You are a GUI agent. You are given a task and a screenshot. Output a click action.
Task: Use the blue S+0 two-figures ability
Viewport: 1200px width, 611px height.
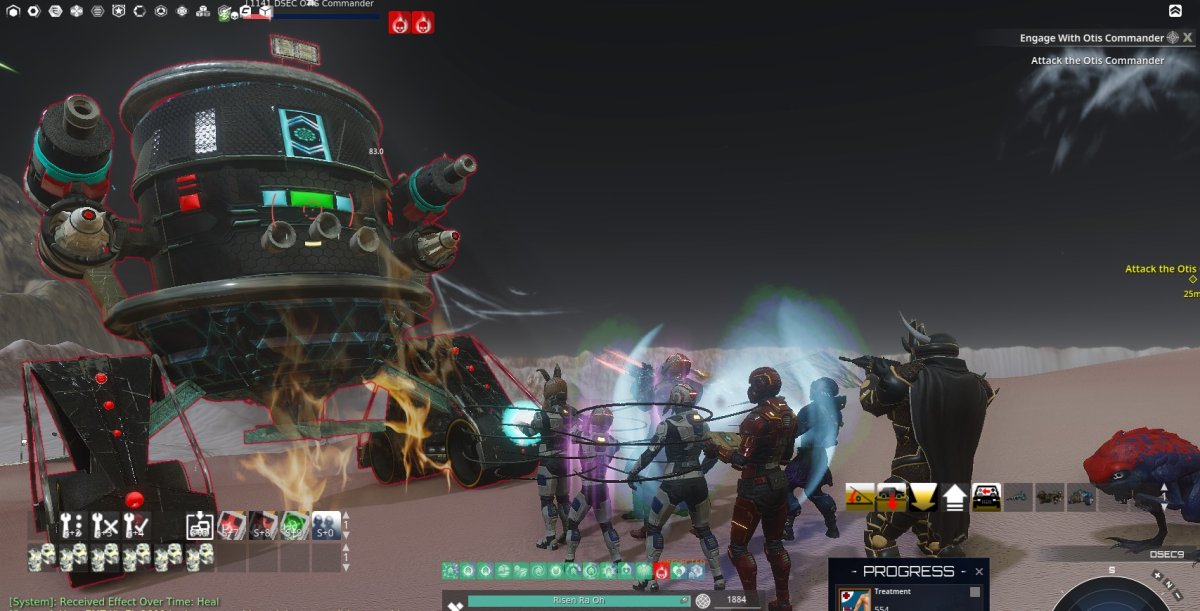[325, 525]
